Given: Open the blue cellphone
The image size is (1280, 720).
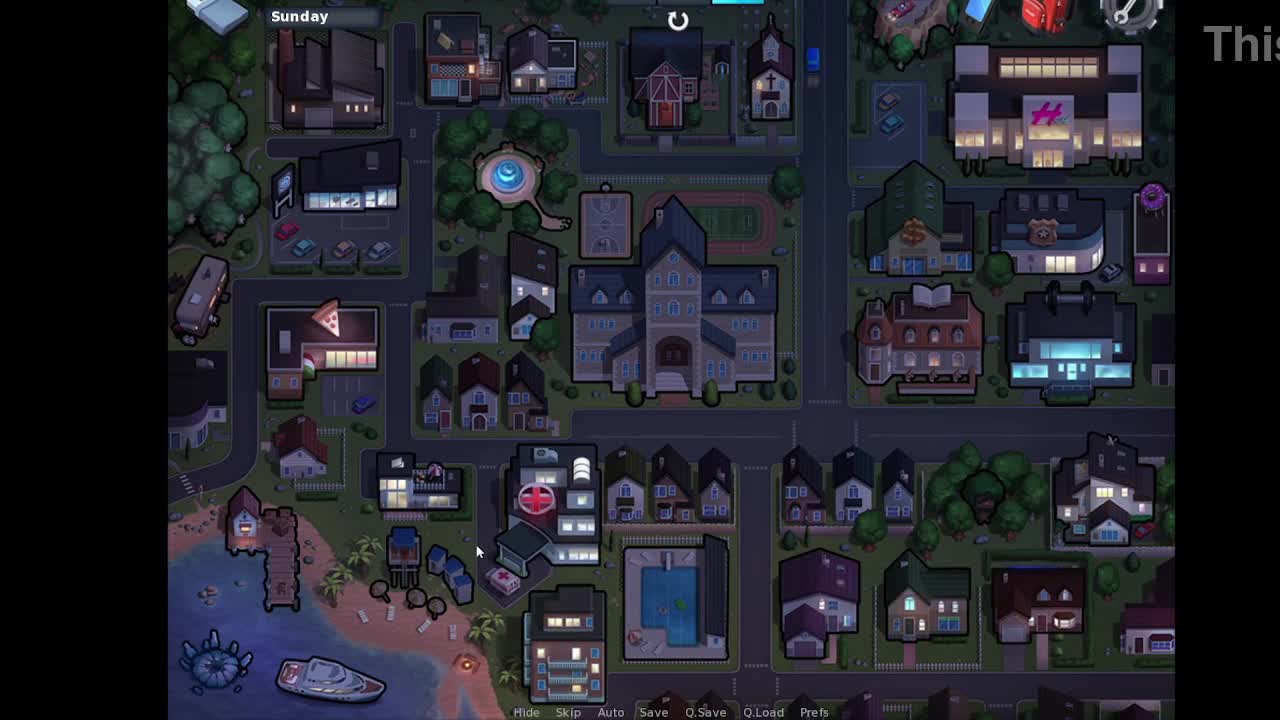Looking at the screenshot, I should [x=980, y=10].
